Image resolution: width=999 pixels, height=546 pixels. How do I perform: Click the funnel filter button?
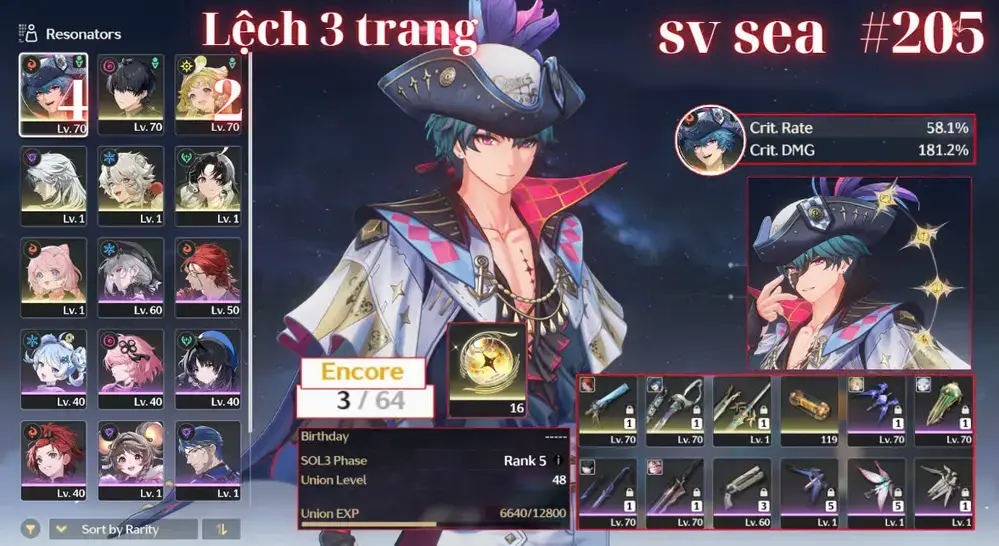click(x=32, y=529)
